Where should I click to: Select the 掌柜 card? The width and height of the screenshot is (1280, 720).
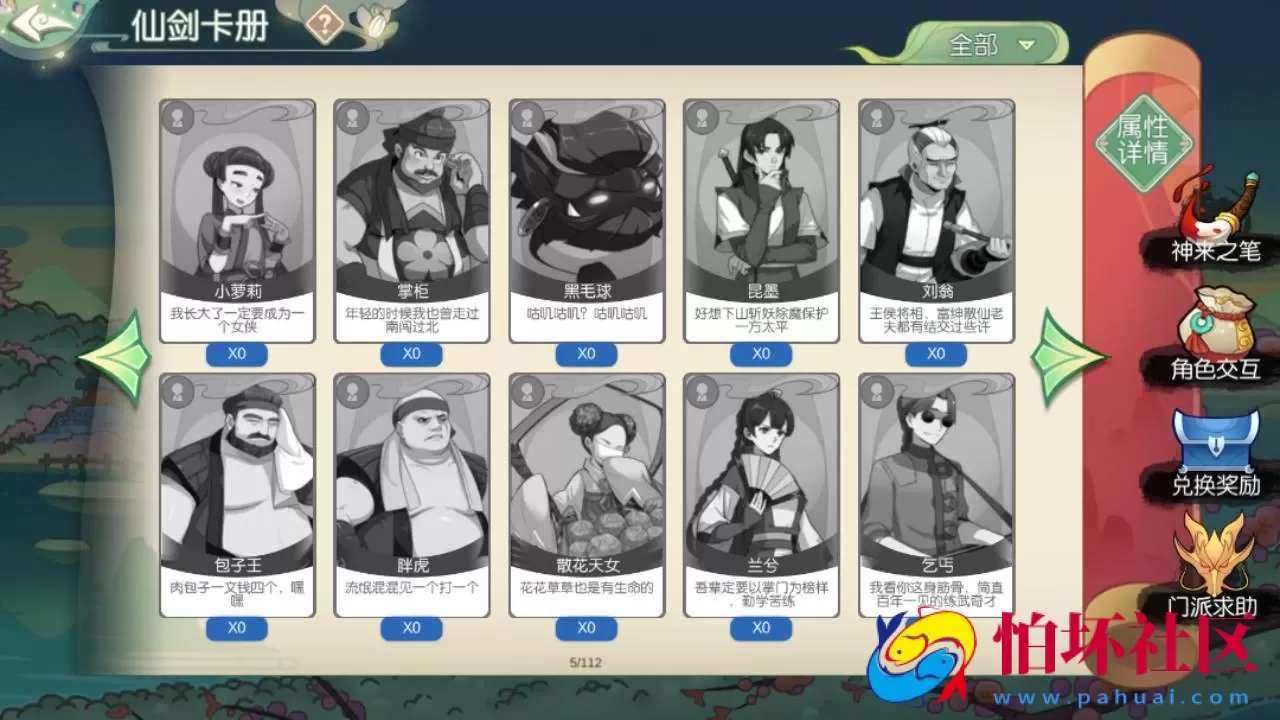point(412,220)
